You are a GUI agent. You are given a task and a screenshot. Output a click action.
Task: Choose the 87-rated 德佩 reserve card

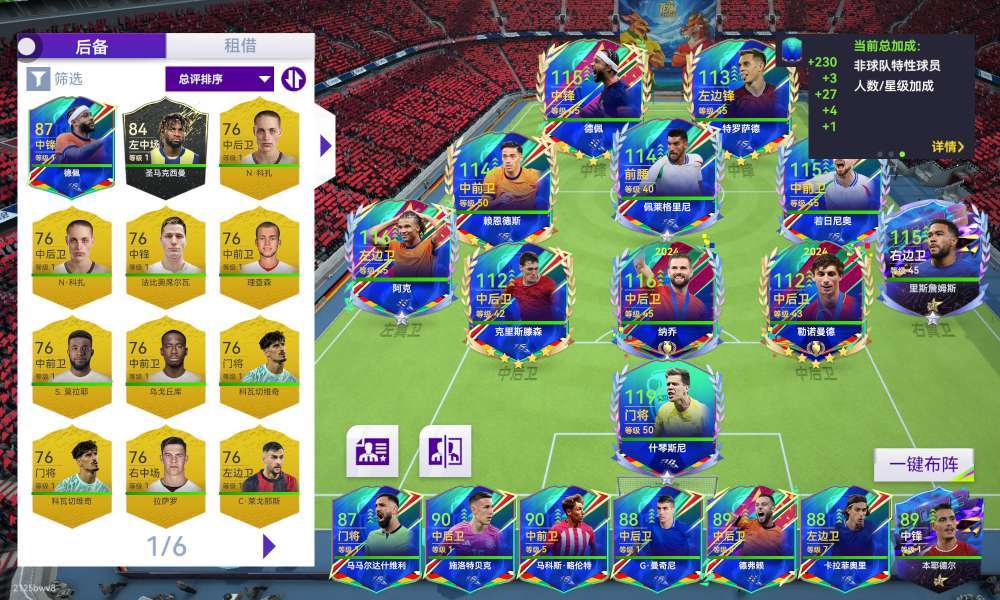coord(72,144)
